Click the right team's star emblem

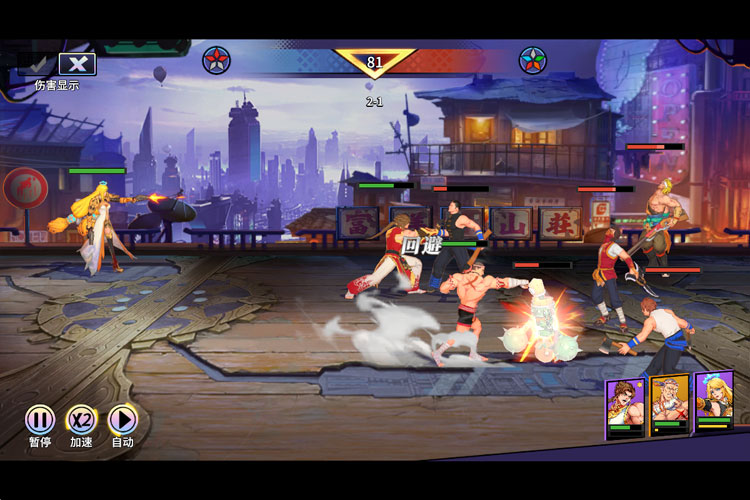(532, 61)
